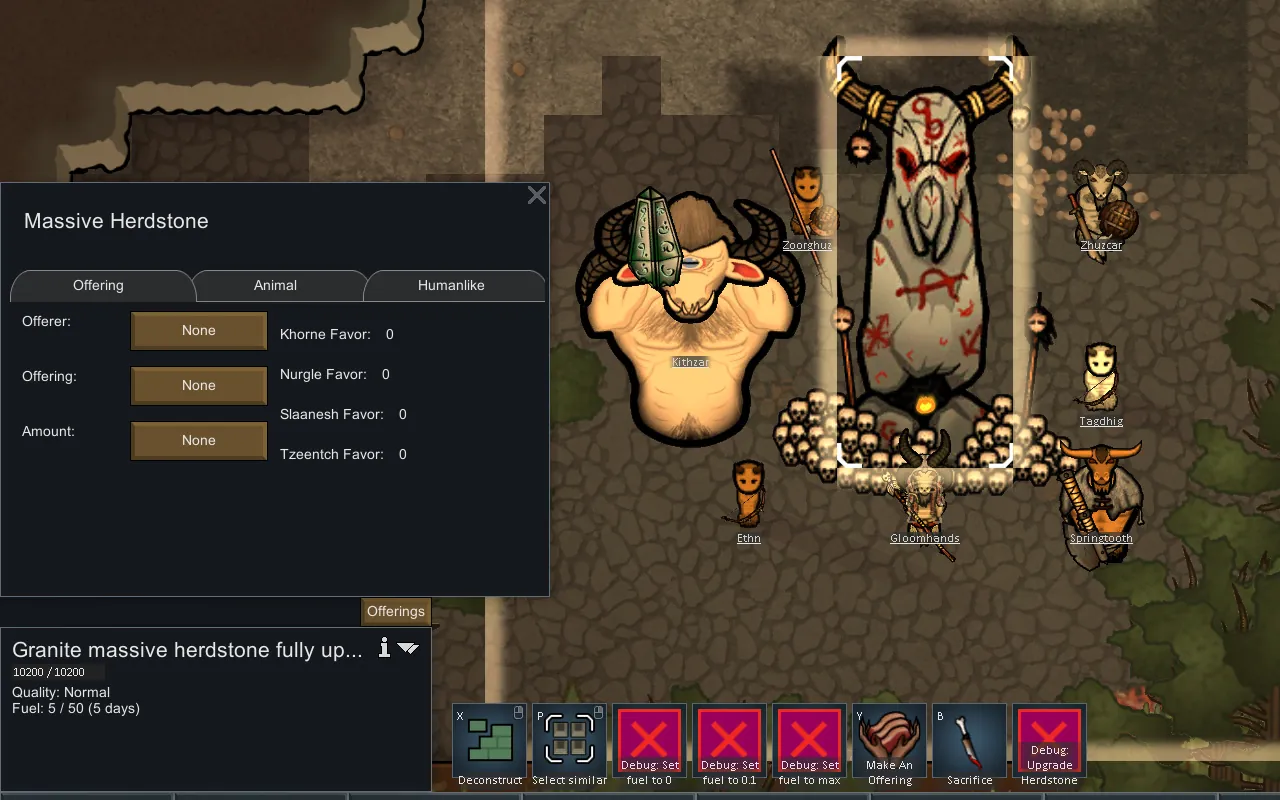Set the Amount with the None button
1280x800 pixels.
pyautogui.click(x=199, y=441)
